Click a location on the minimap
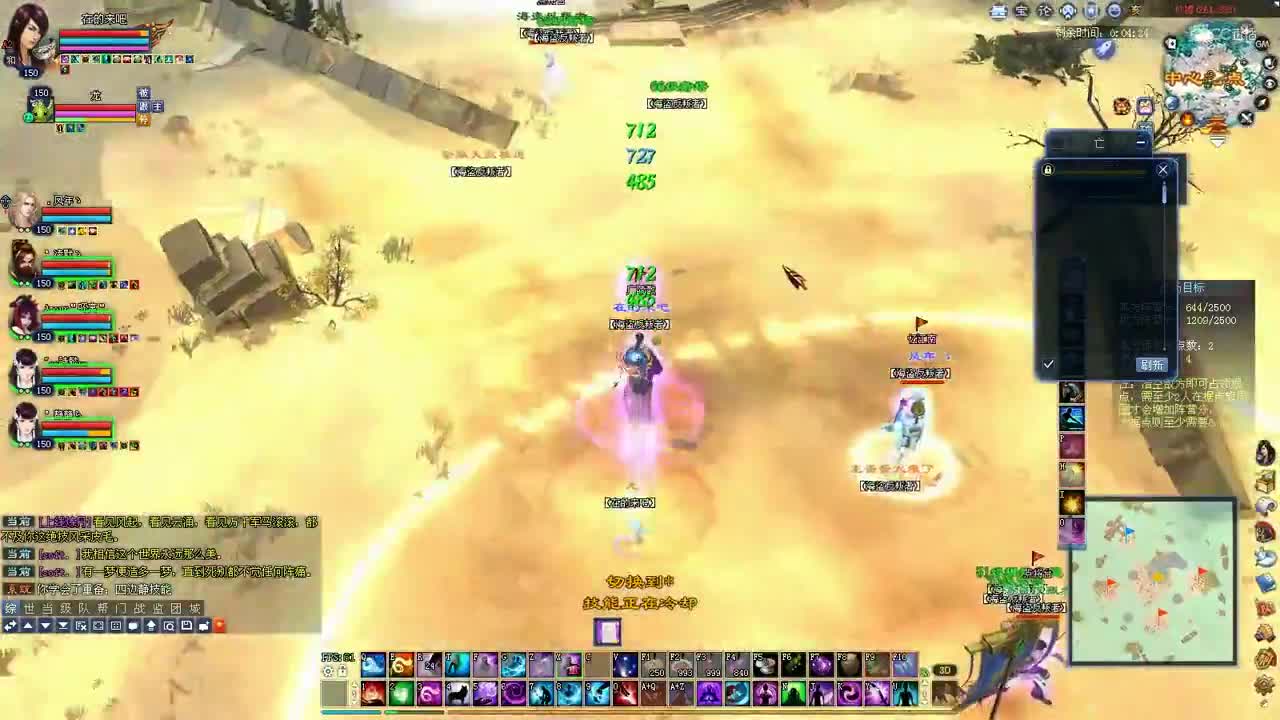Image resolution: width=1280 pixels, height=720 pixels. tap(1155, 580)
